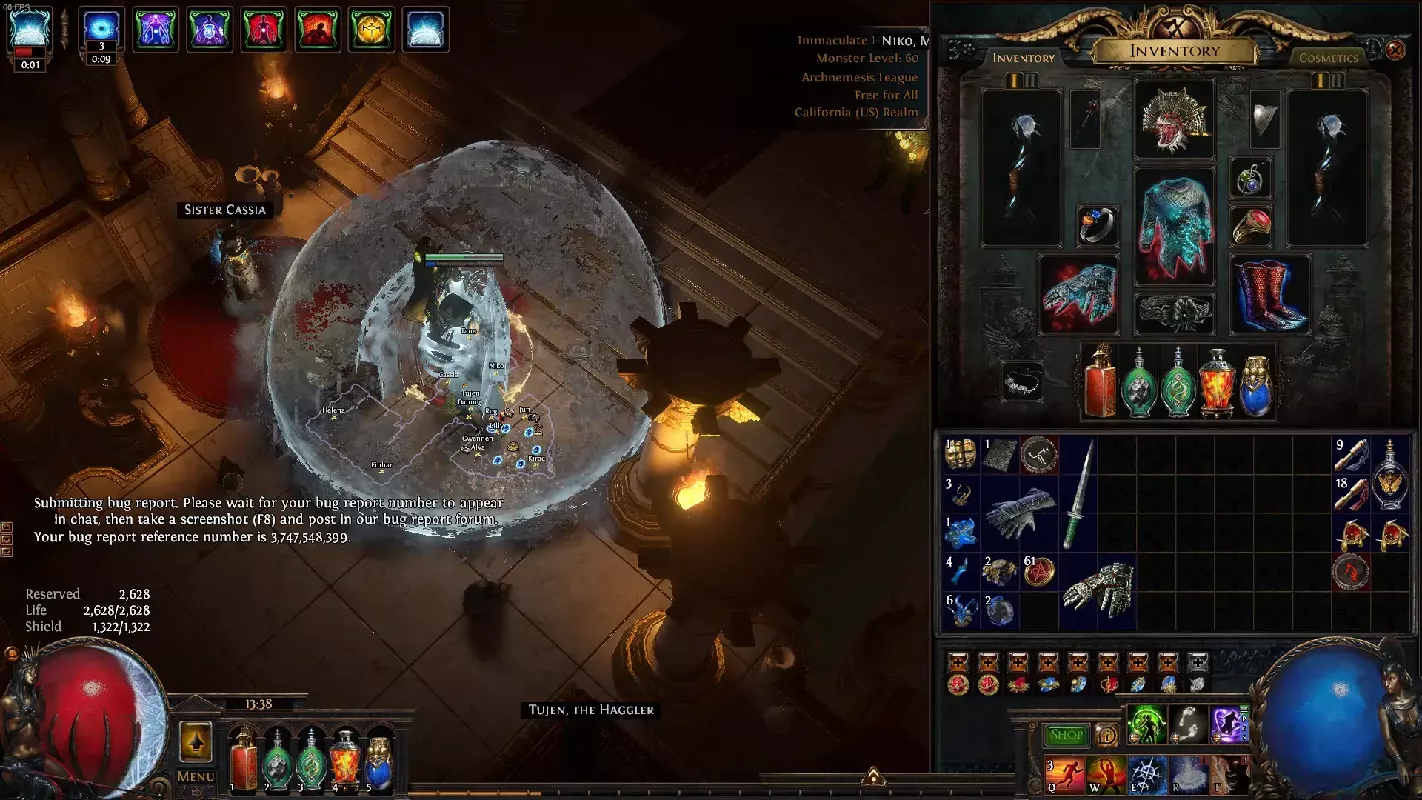The image size is (1422, 800).
Task: Use the red flask in the bottom hotbar
Action: [x=242, y=758]
